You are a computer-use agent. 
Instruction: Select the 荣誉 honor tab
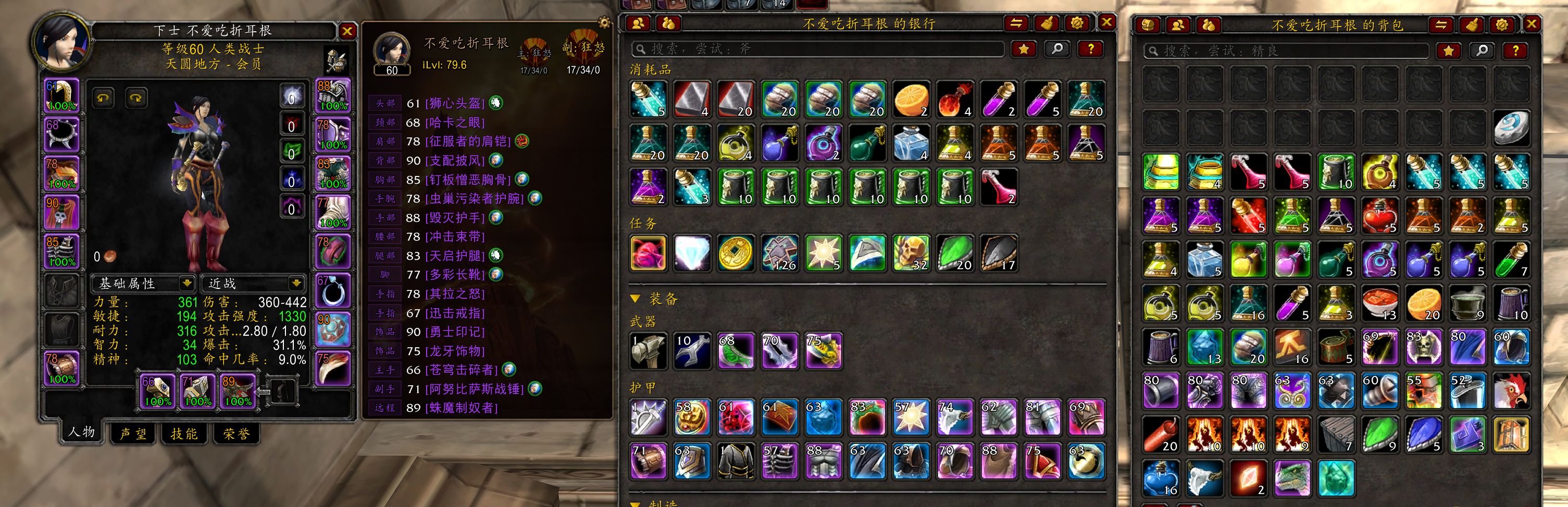click(x=235, y=434)
